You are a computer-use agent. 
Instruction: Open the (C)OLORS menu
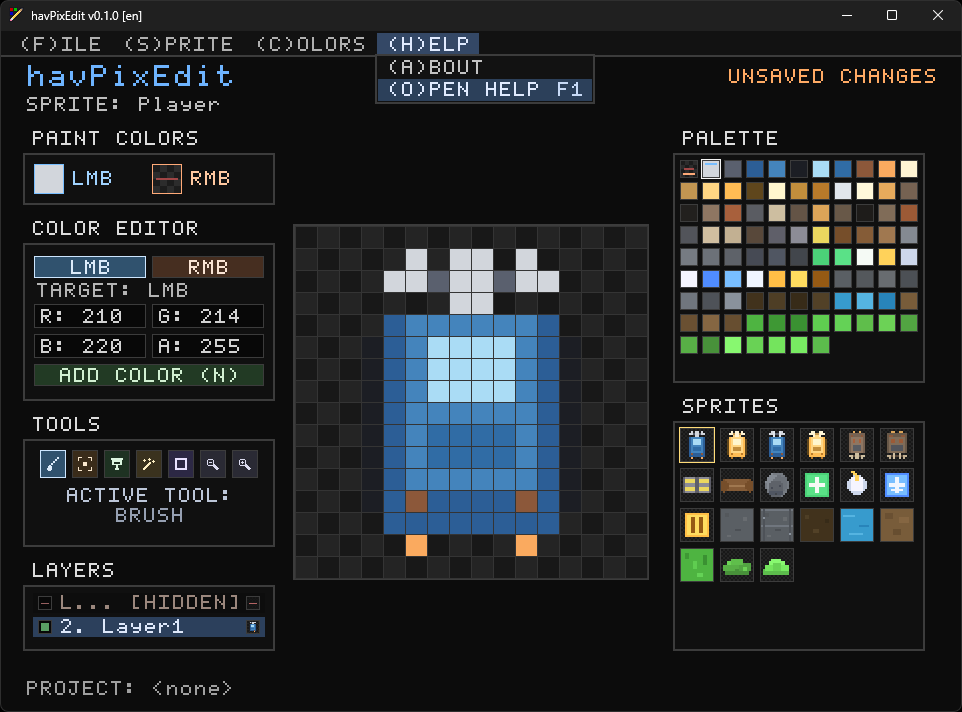(311, 44)
